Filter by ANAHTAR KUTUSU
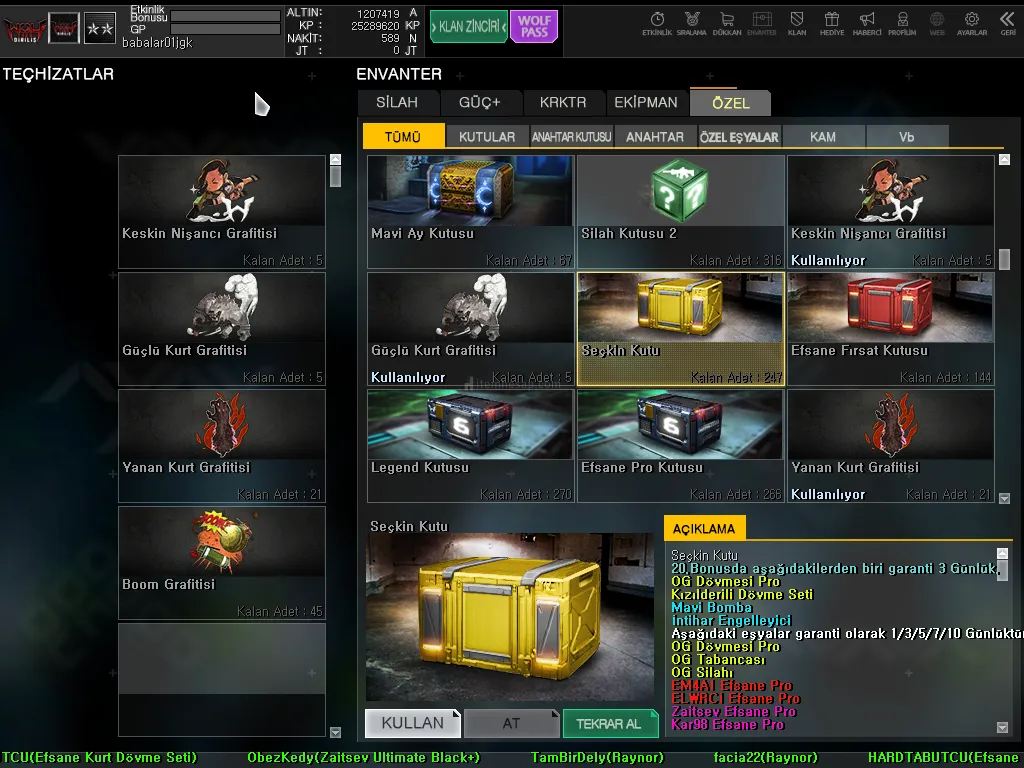This screenshot has width=1024, height=768. [x=571, y=137]
